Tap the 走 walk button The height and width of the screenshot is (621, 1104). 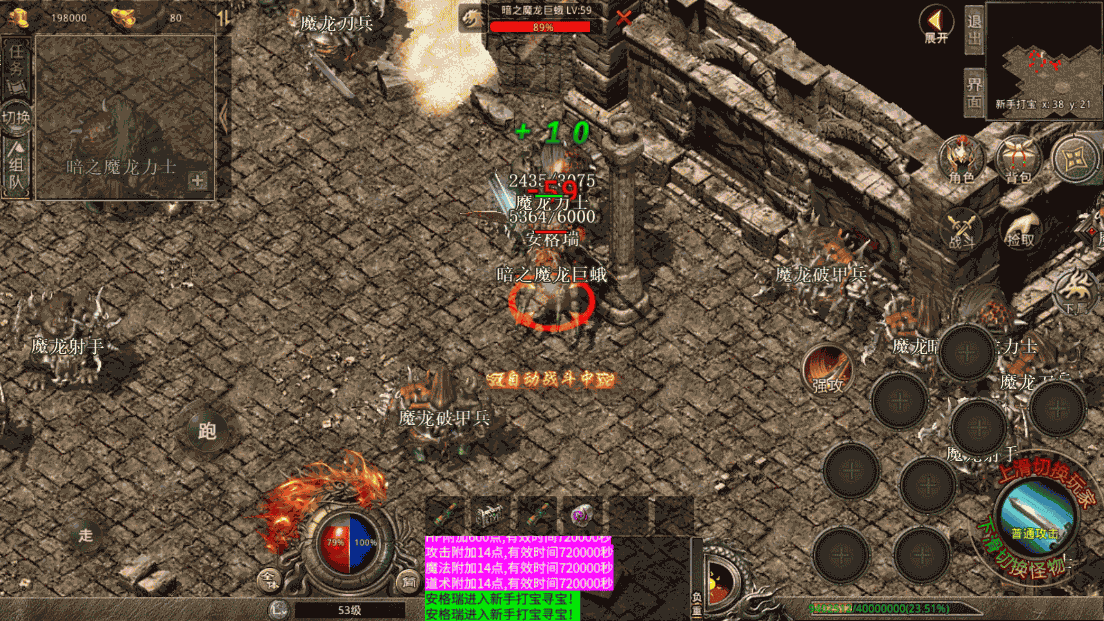click(86, 535)
